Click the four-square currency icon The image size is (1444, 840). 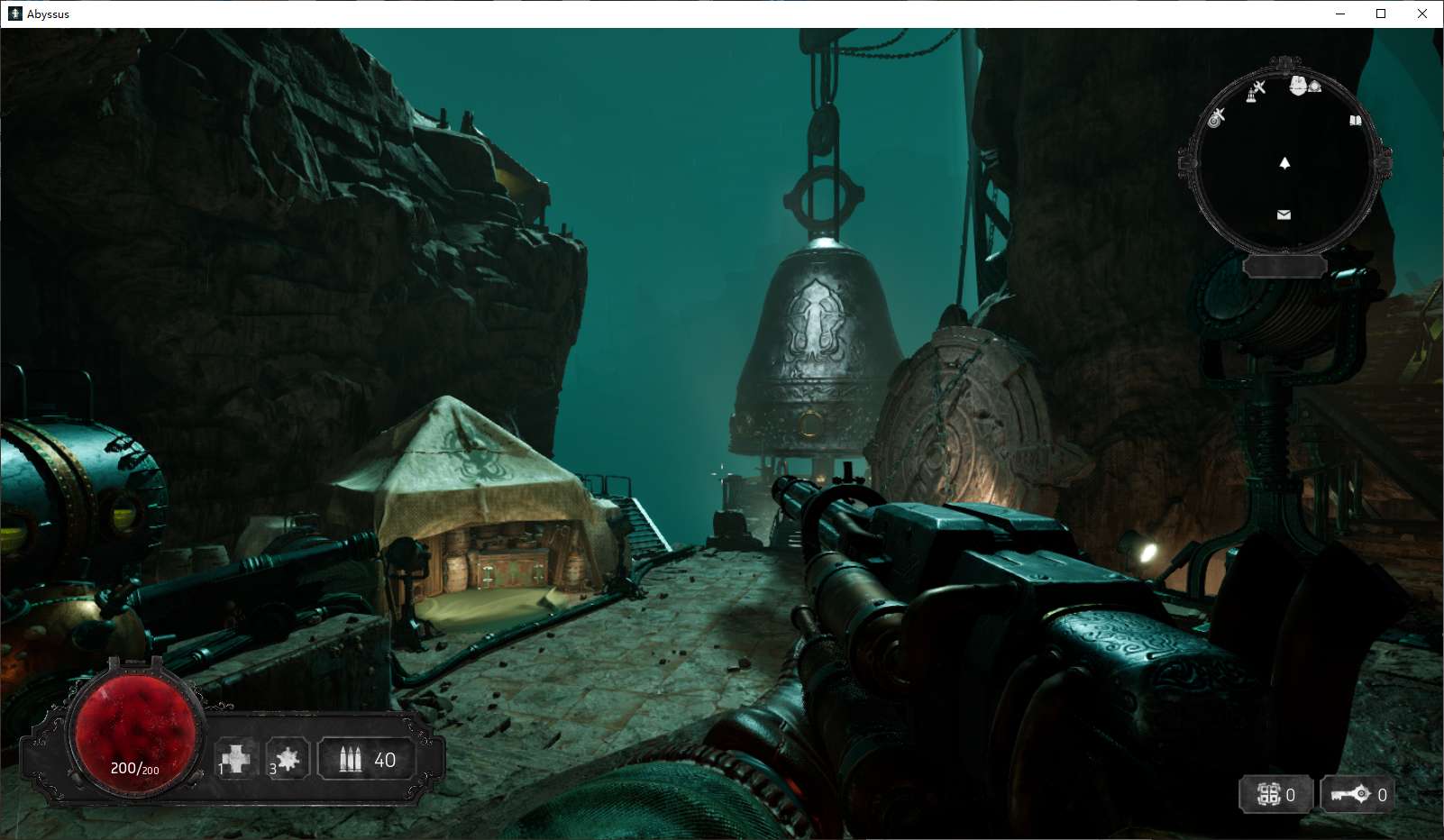[1268, 794]
